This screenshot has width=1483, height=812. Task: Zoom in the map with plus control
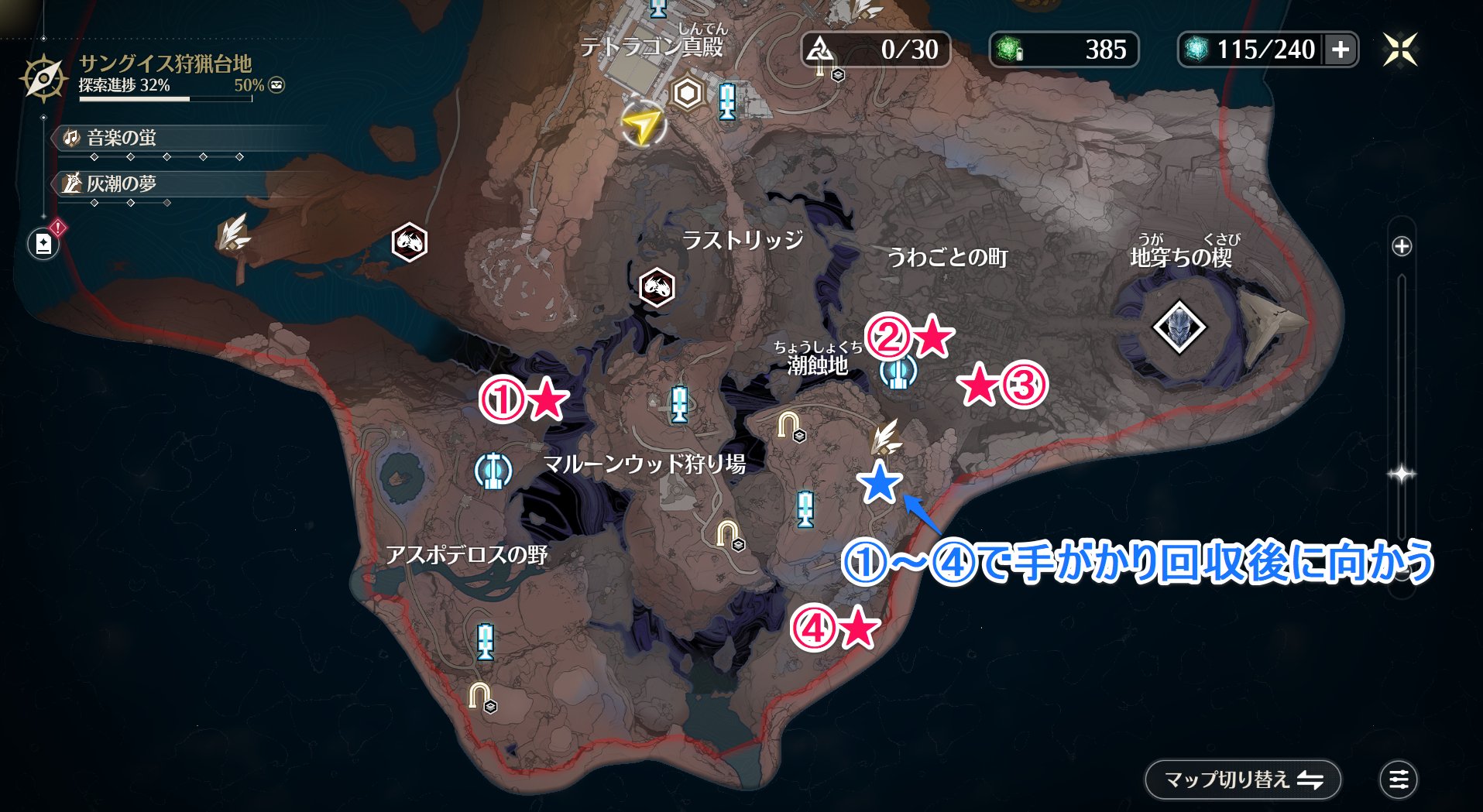1402,246
